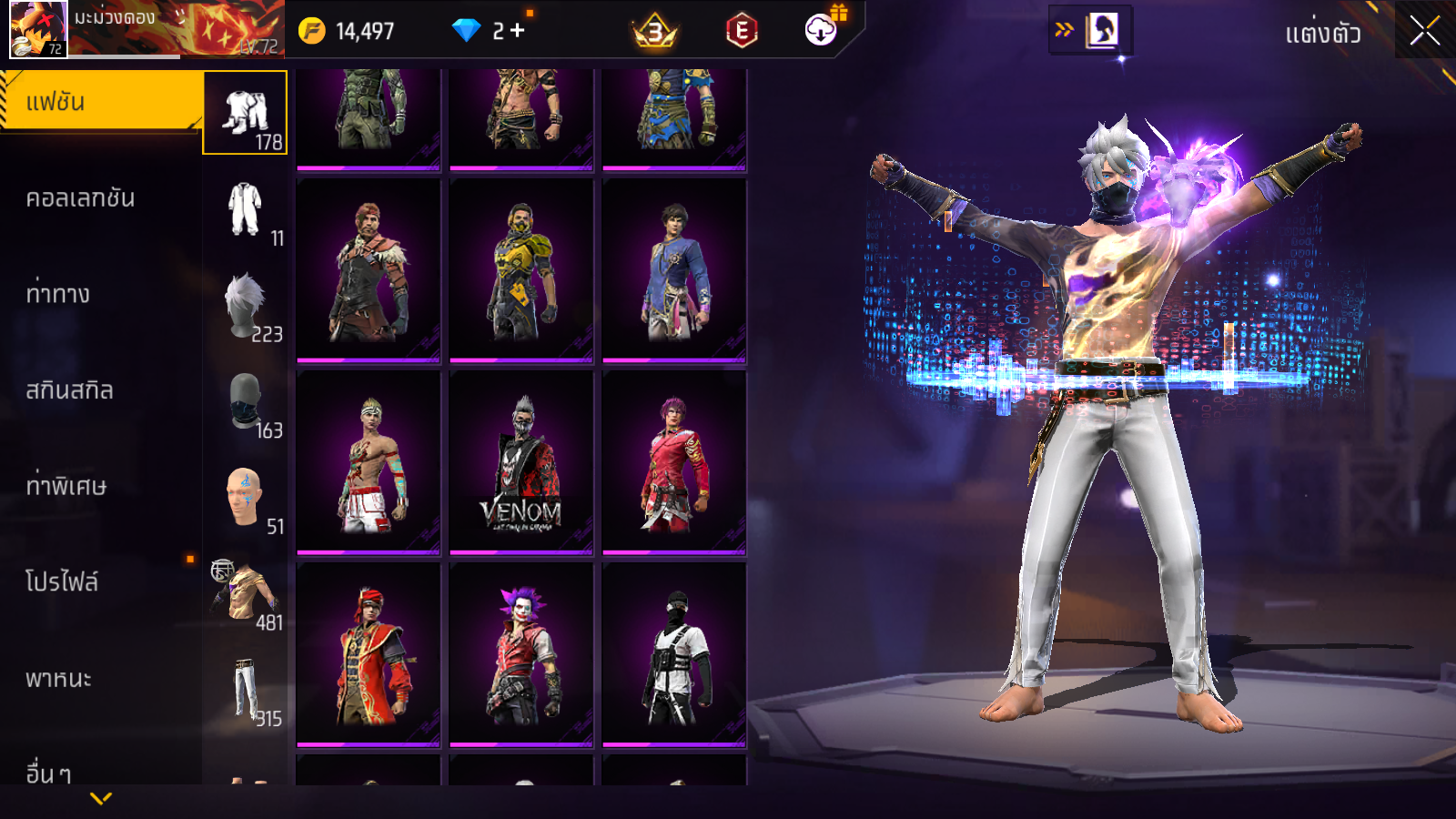Open the พาหนะ vehicle section
Screen dimensions: 1456x819
pyautogui.click(x=59, y=679)
